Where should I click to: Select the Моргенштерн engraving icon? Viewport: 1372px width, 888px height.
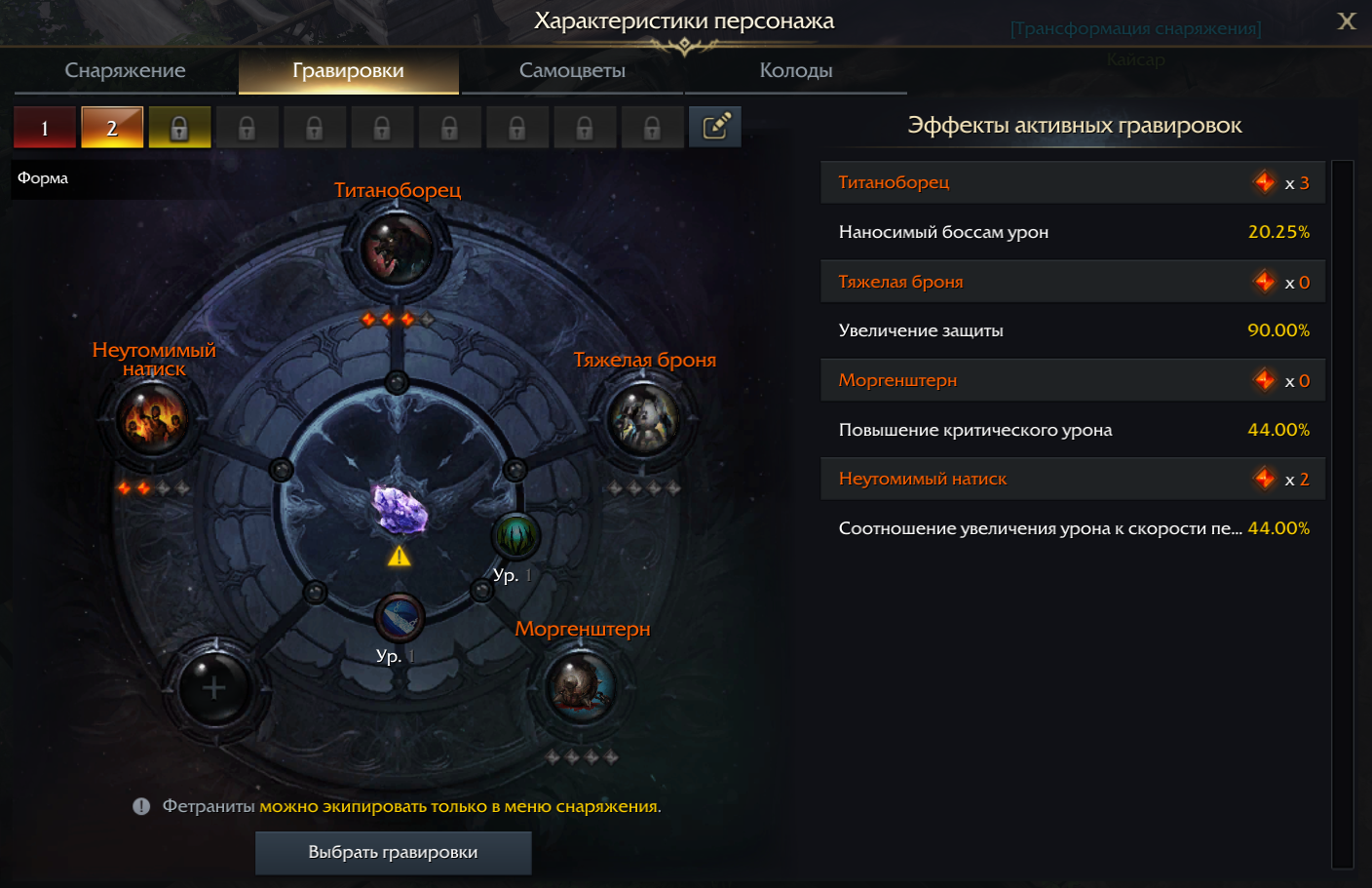(581, 687)
